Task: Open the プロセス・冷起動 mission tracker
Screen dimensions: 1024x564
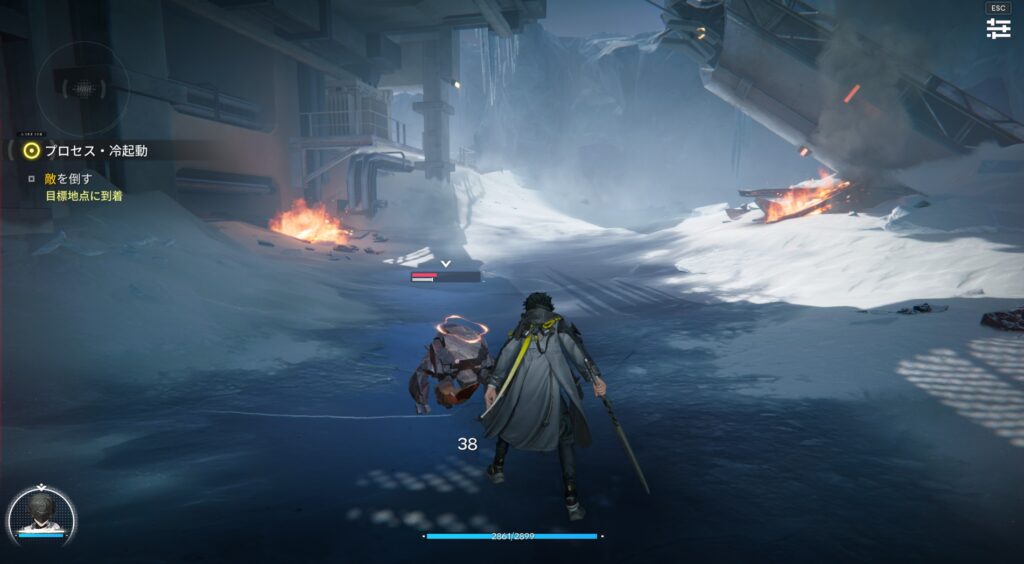Action: click(x=95, y=151)
